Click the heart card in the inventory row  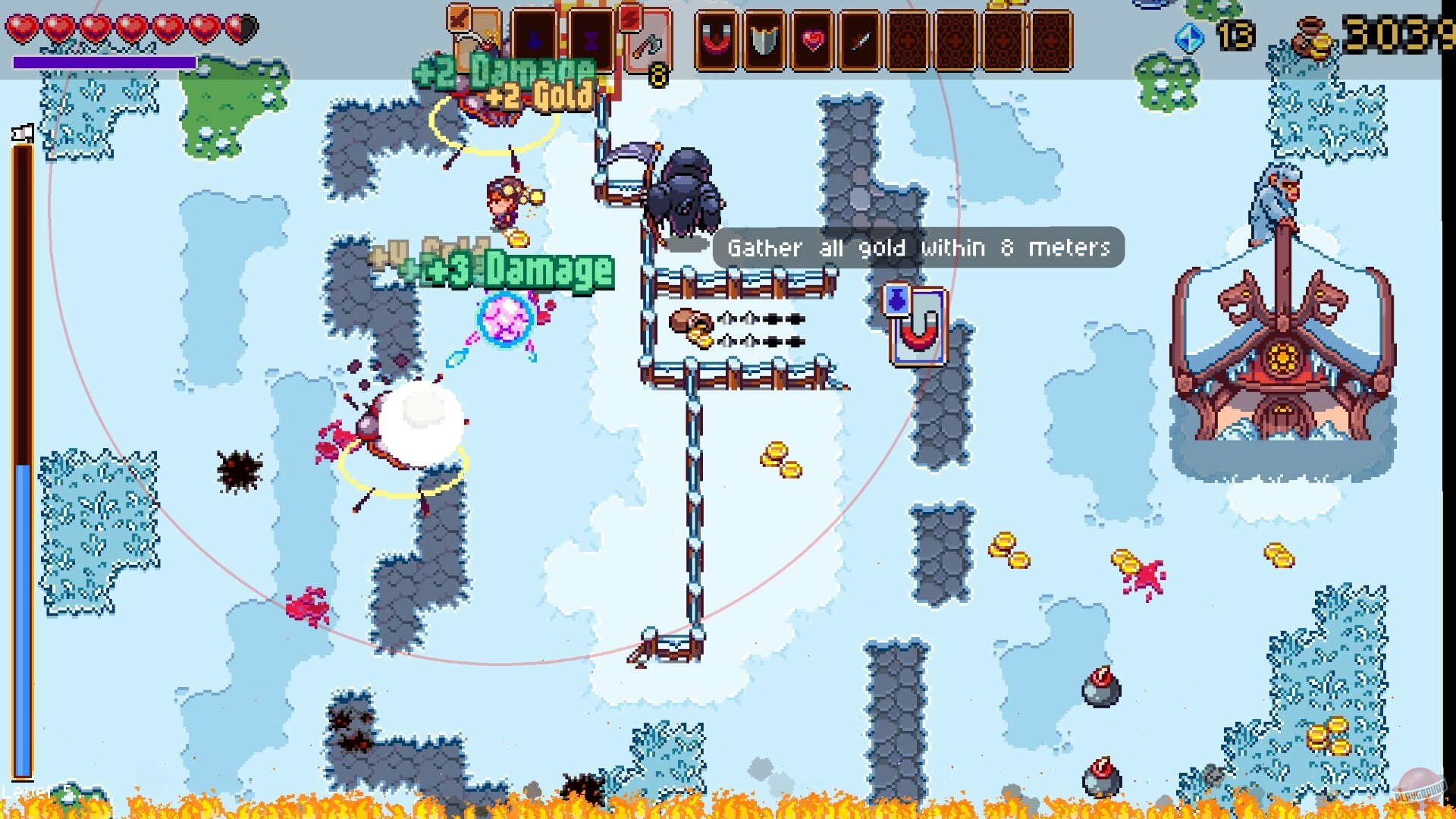[x=811, y=42]
